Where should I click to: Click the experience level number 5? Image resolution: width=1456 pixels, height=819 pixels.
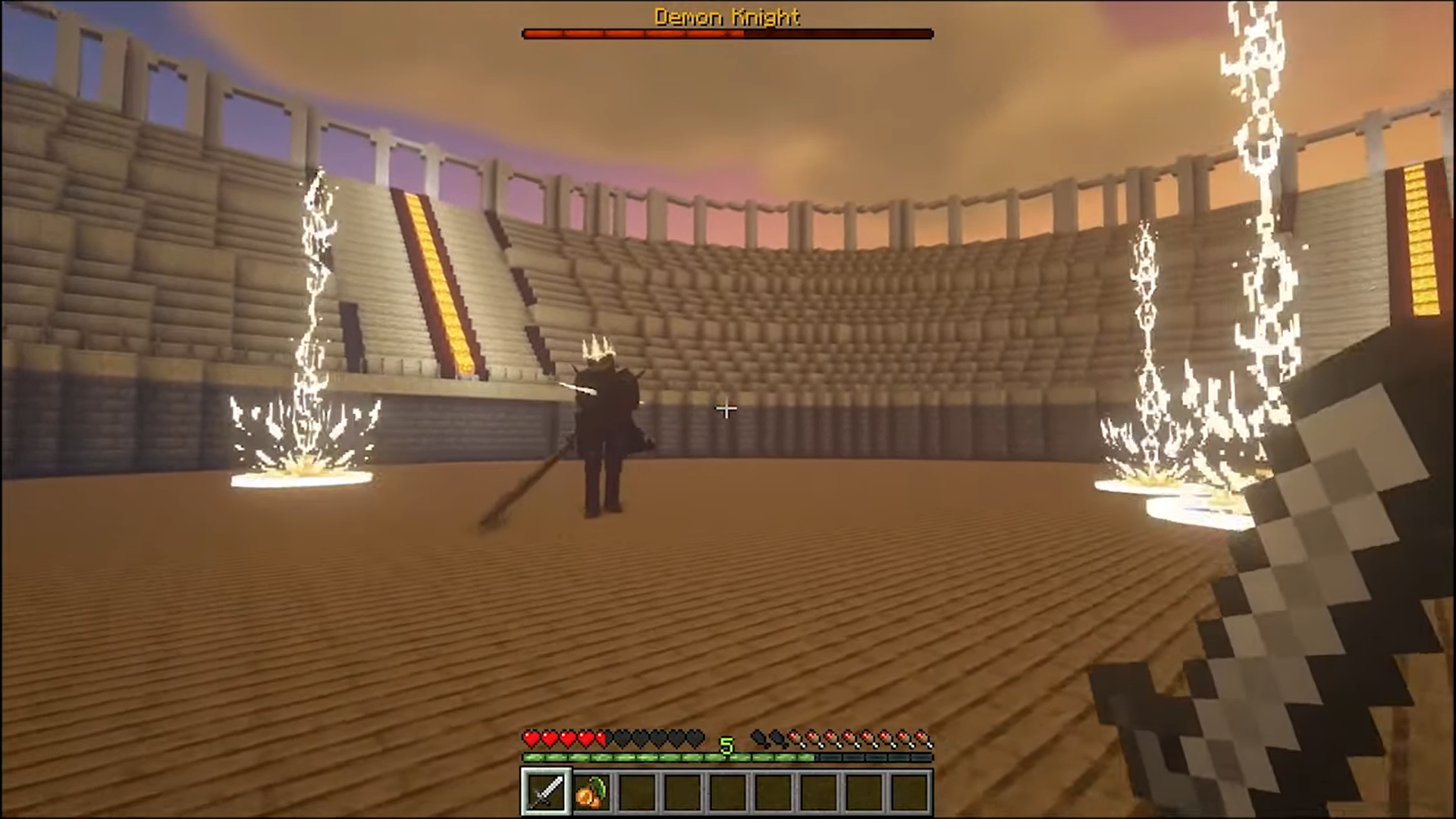726,746
